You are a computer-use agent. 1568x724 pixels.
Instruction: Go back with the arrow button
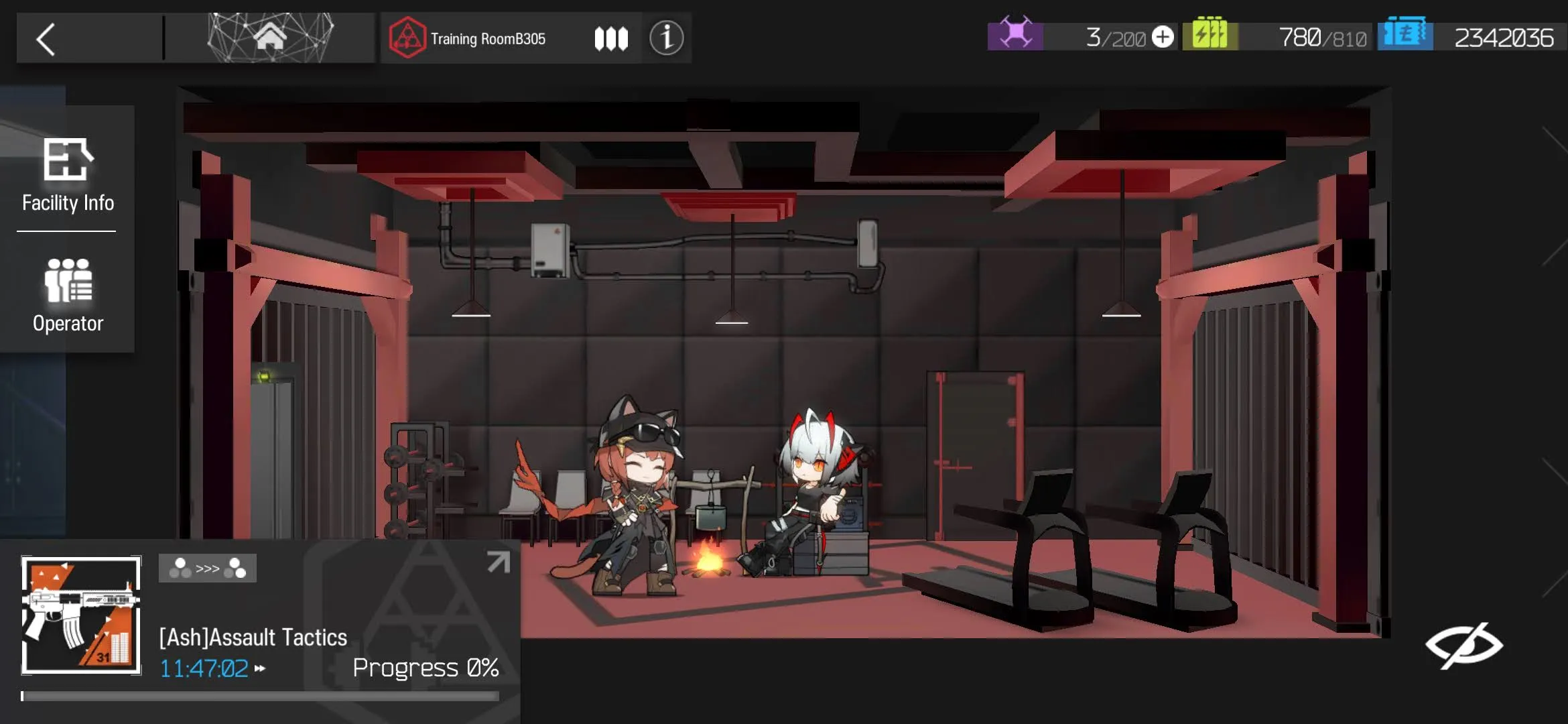[x=46, y=39]
